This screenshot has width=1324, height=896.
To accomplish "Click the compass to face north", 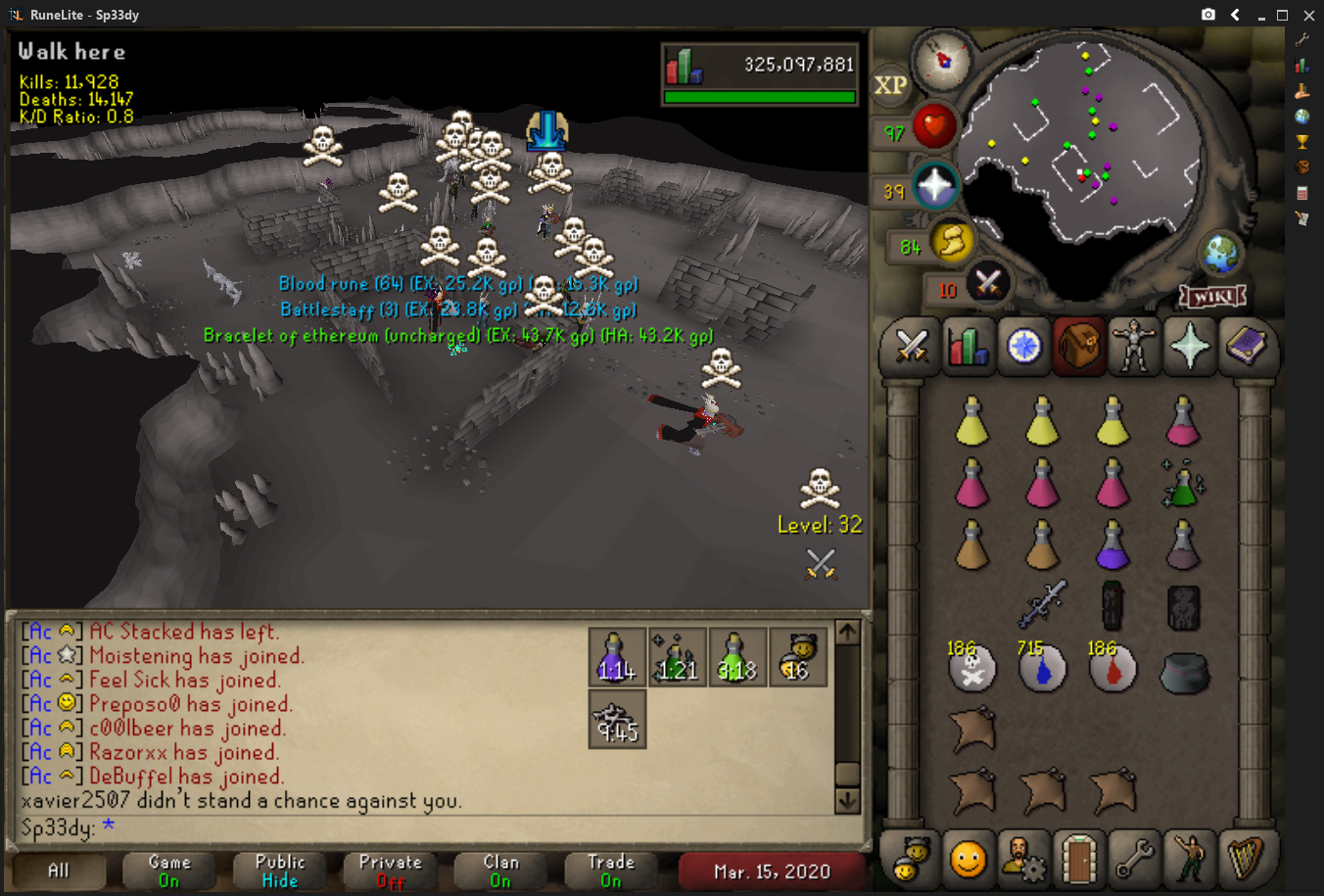I will [x=943, y=60].
